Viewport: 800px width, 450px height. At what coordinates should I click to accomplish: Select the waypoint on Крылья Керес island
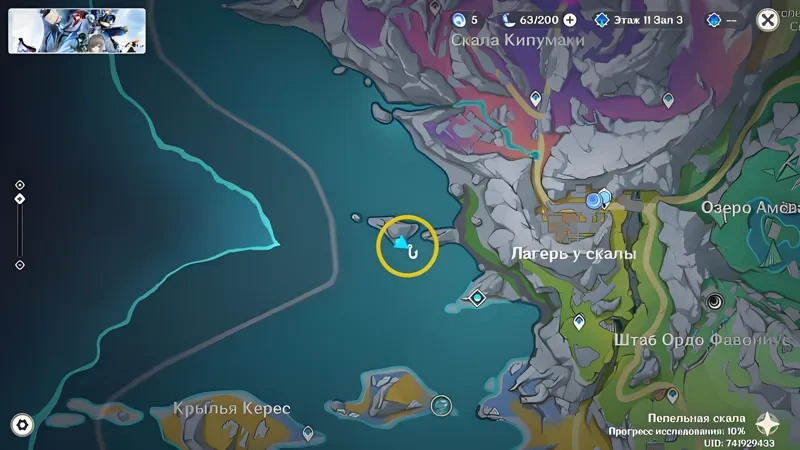pos(307,433)
